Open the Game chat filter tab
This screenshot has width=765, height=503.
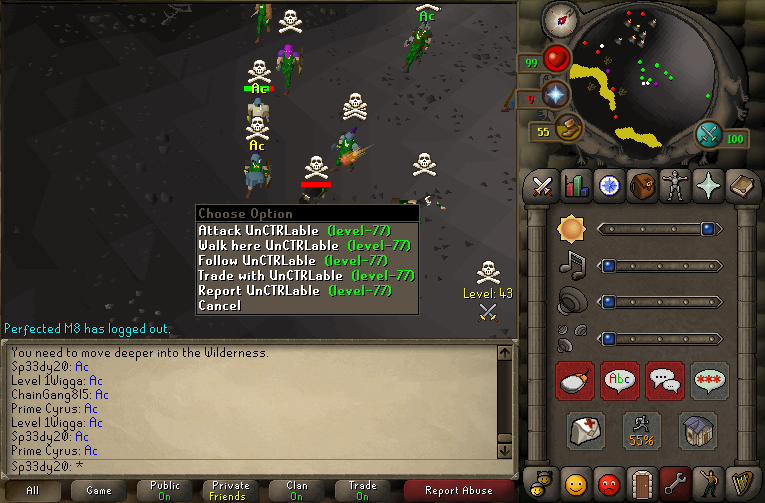pyautogui.click(x=98, y=490)
